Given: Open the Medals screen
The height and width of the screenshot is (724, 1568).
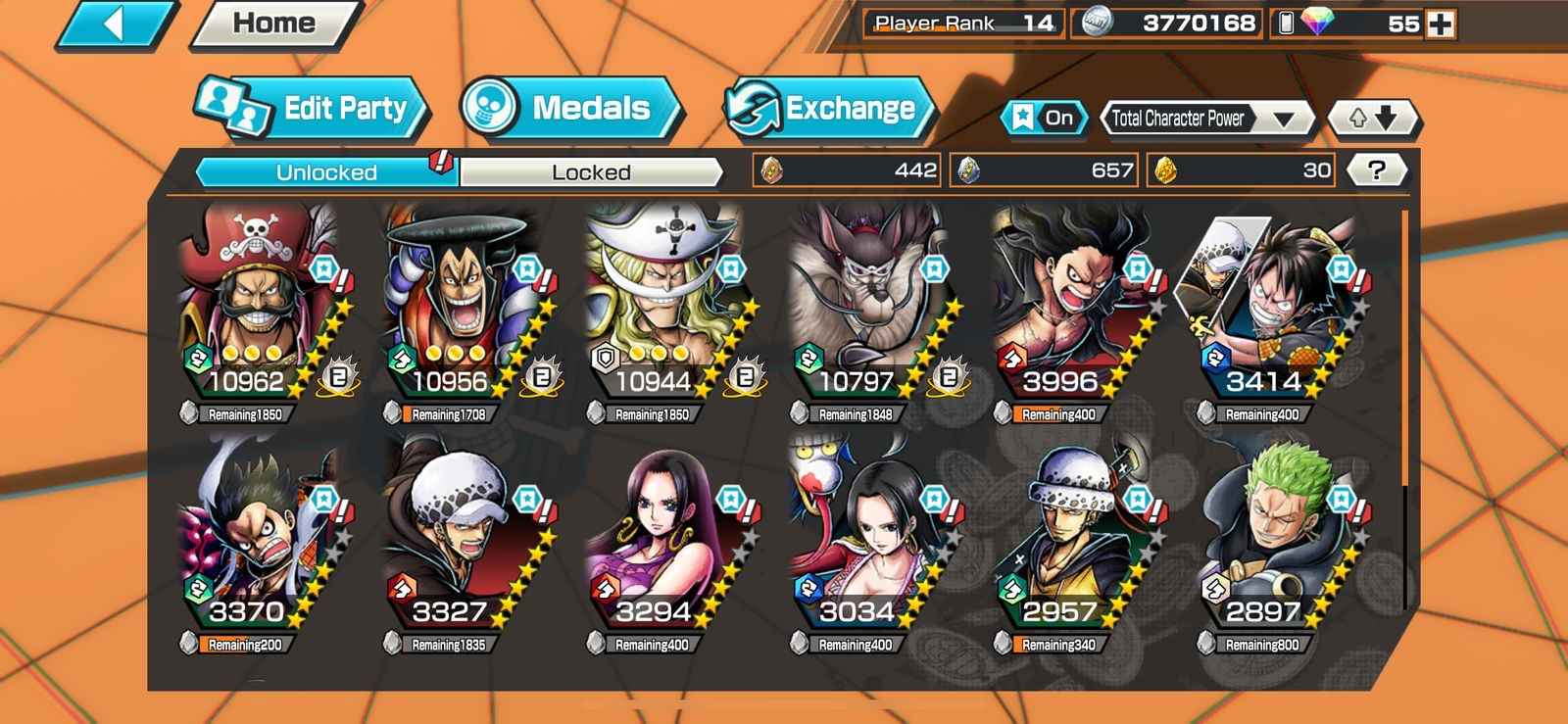Looking at the screenshot, I should point(572,108).
